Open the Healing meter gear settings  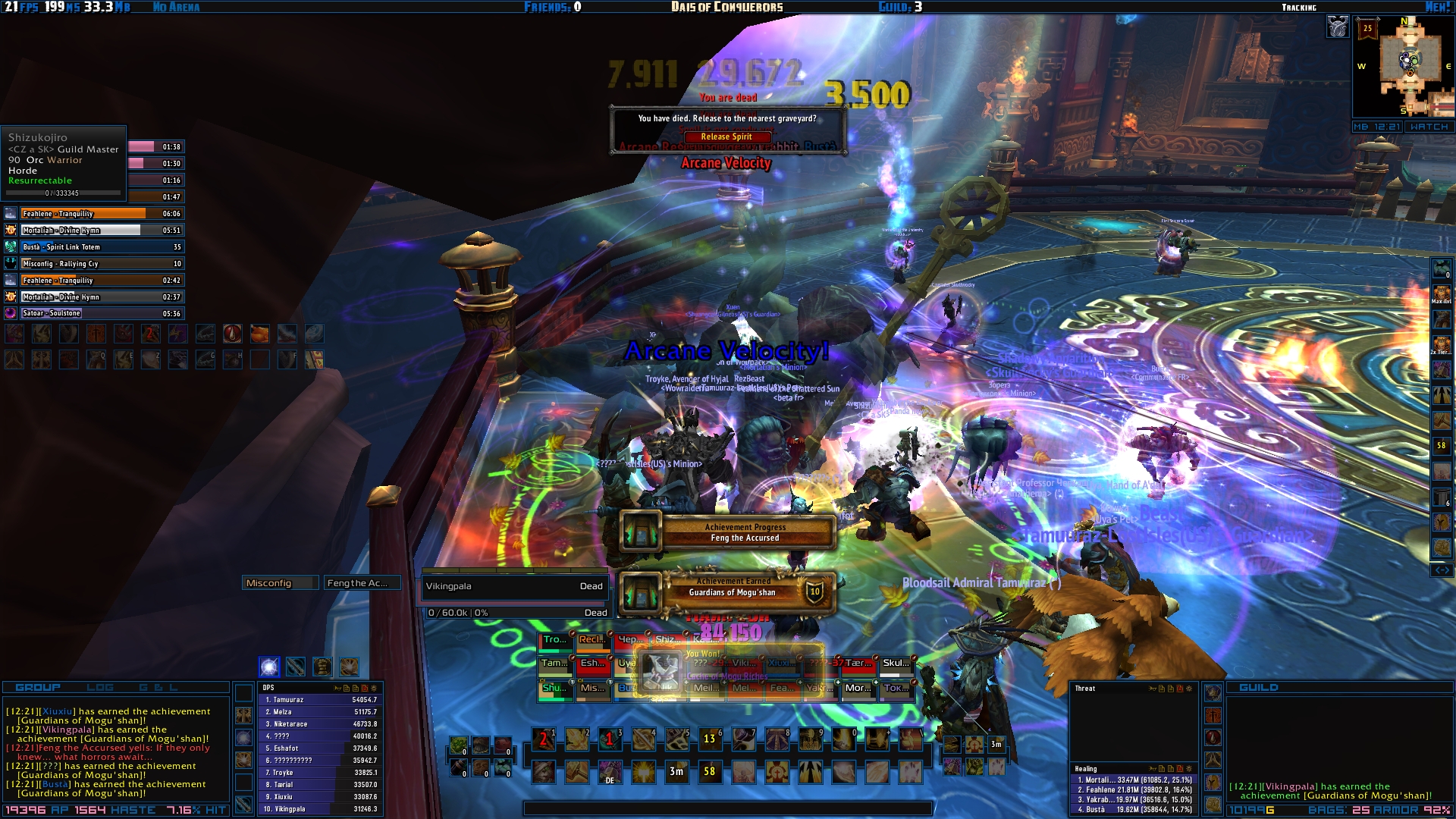point(1189,769)
